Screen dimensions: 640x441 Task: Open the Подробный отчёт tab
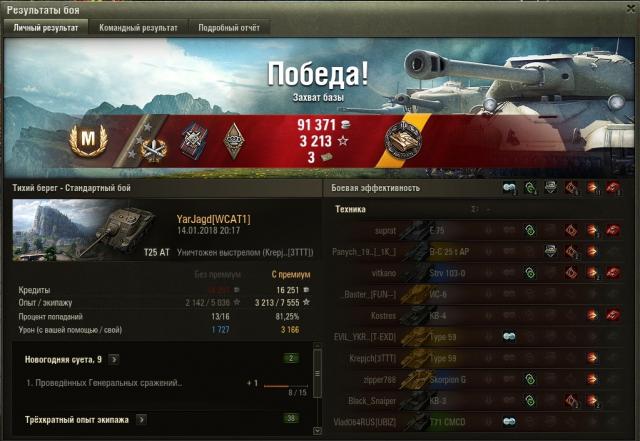[x=228, y=28]
